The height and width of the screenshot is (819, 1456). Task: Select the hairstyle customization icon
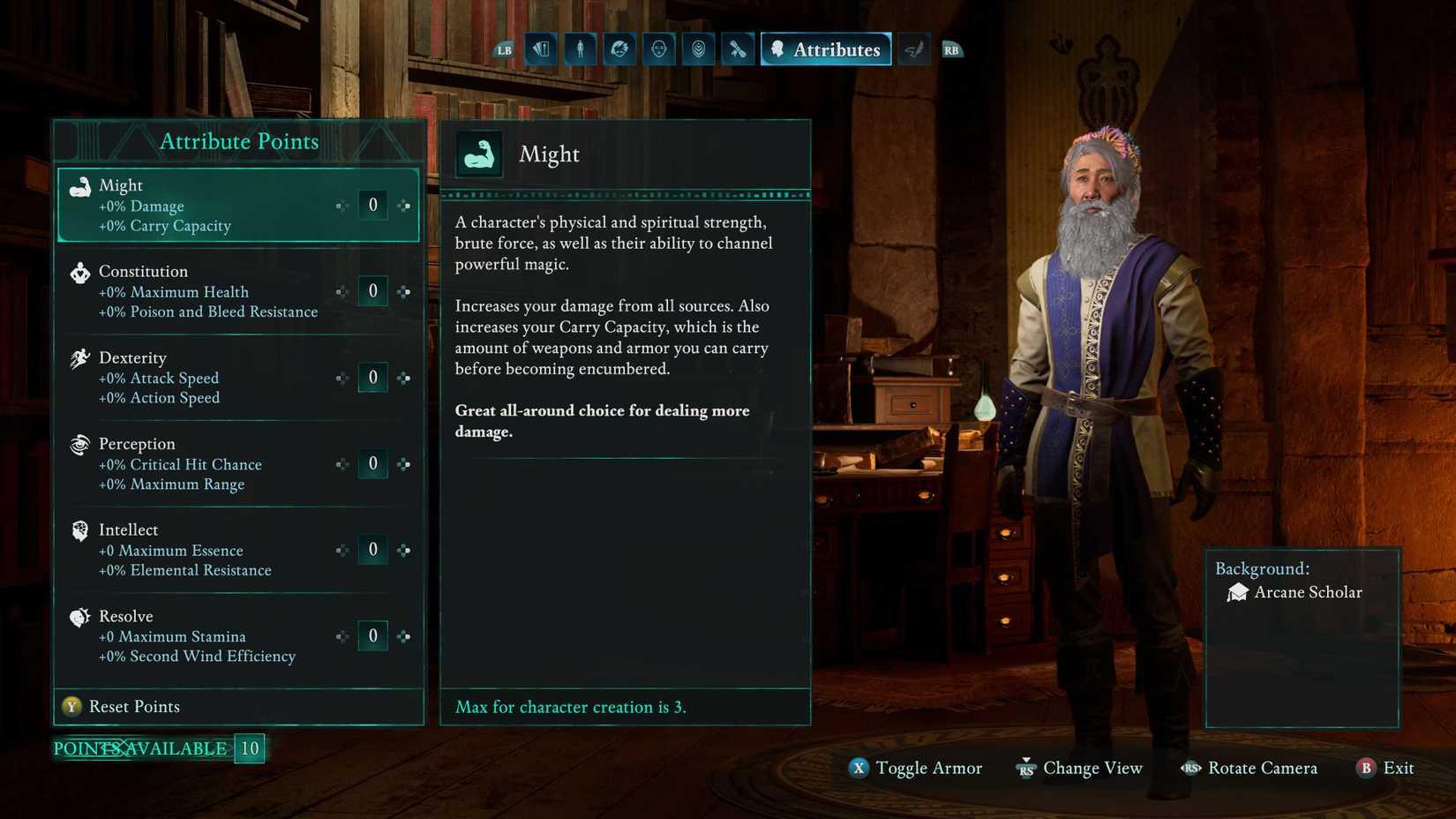pyautogui.click(x=619, y=49)
